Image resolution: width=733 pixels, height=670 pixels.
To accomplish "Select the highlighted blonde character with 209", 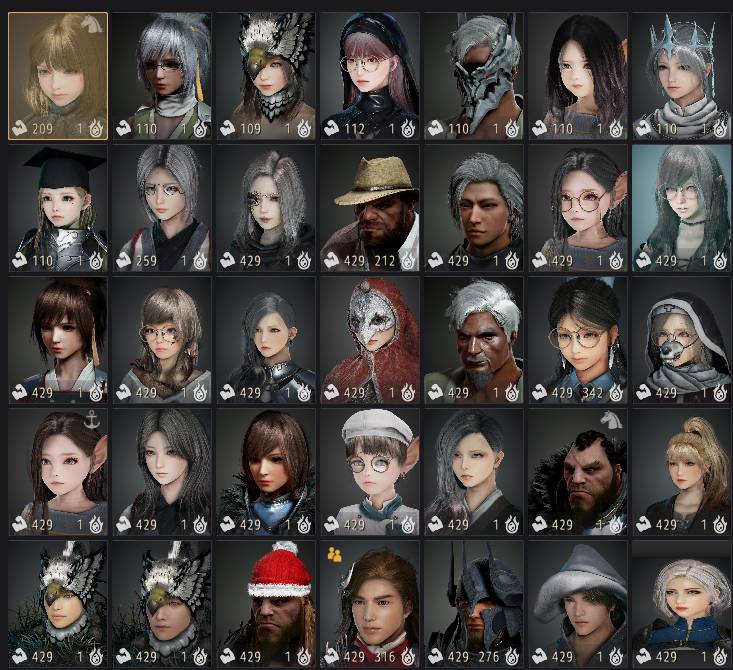I will [58, 76].
